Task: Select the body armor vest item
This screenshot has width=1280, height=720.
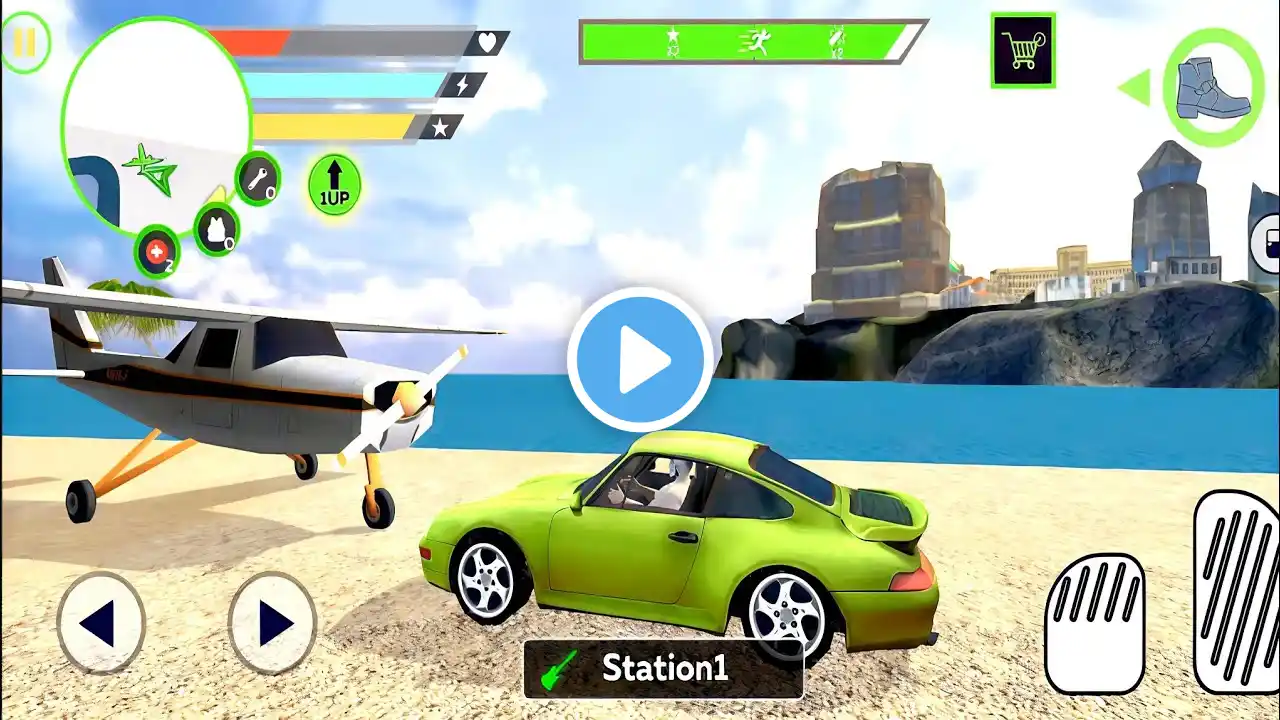Action: click(x=216, y=229)
